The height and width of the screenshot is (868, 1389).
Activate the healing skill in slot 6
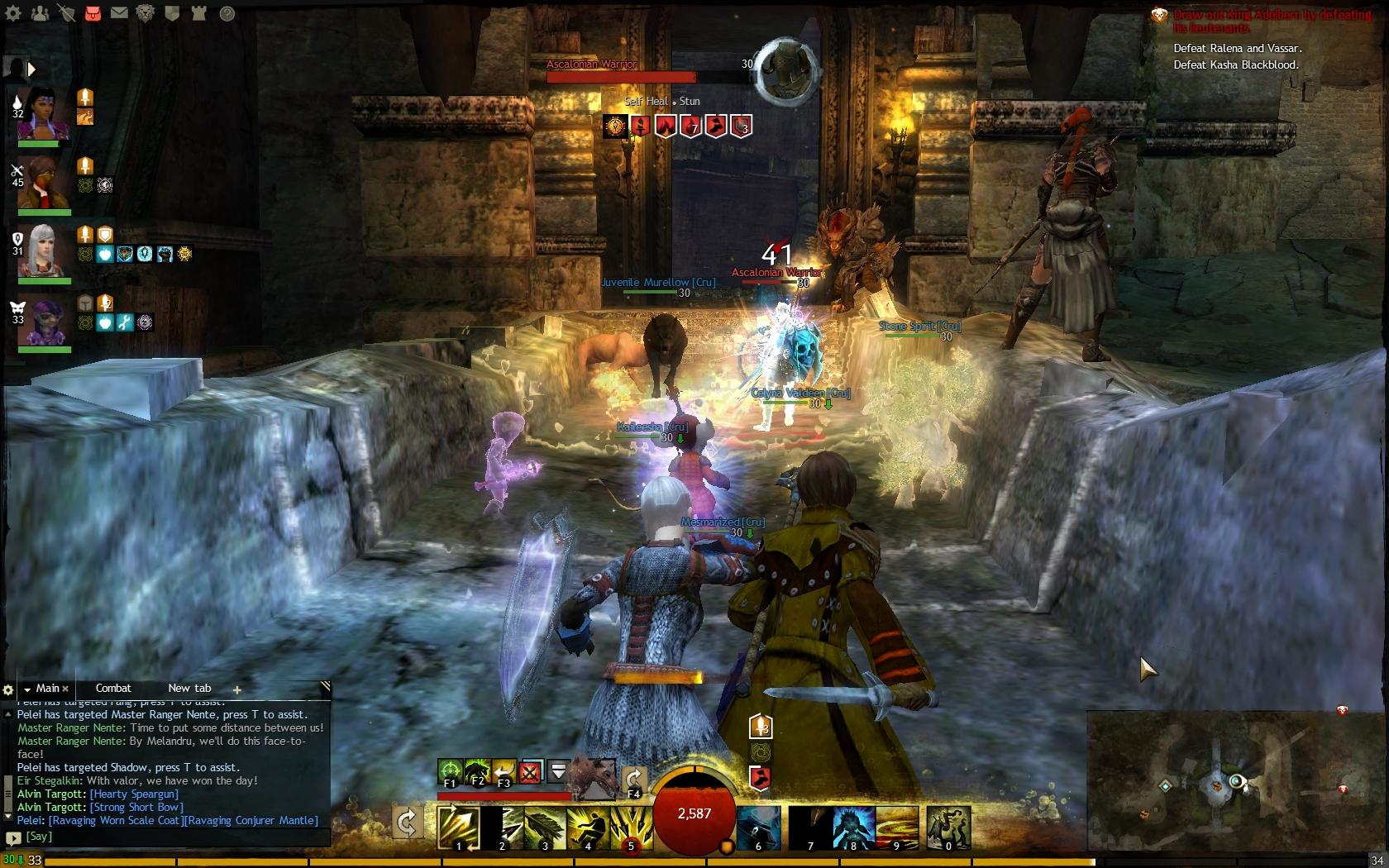point(758,827)
